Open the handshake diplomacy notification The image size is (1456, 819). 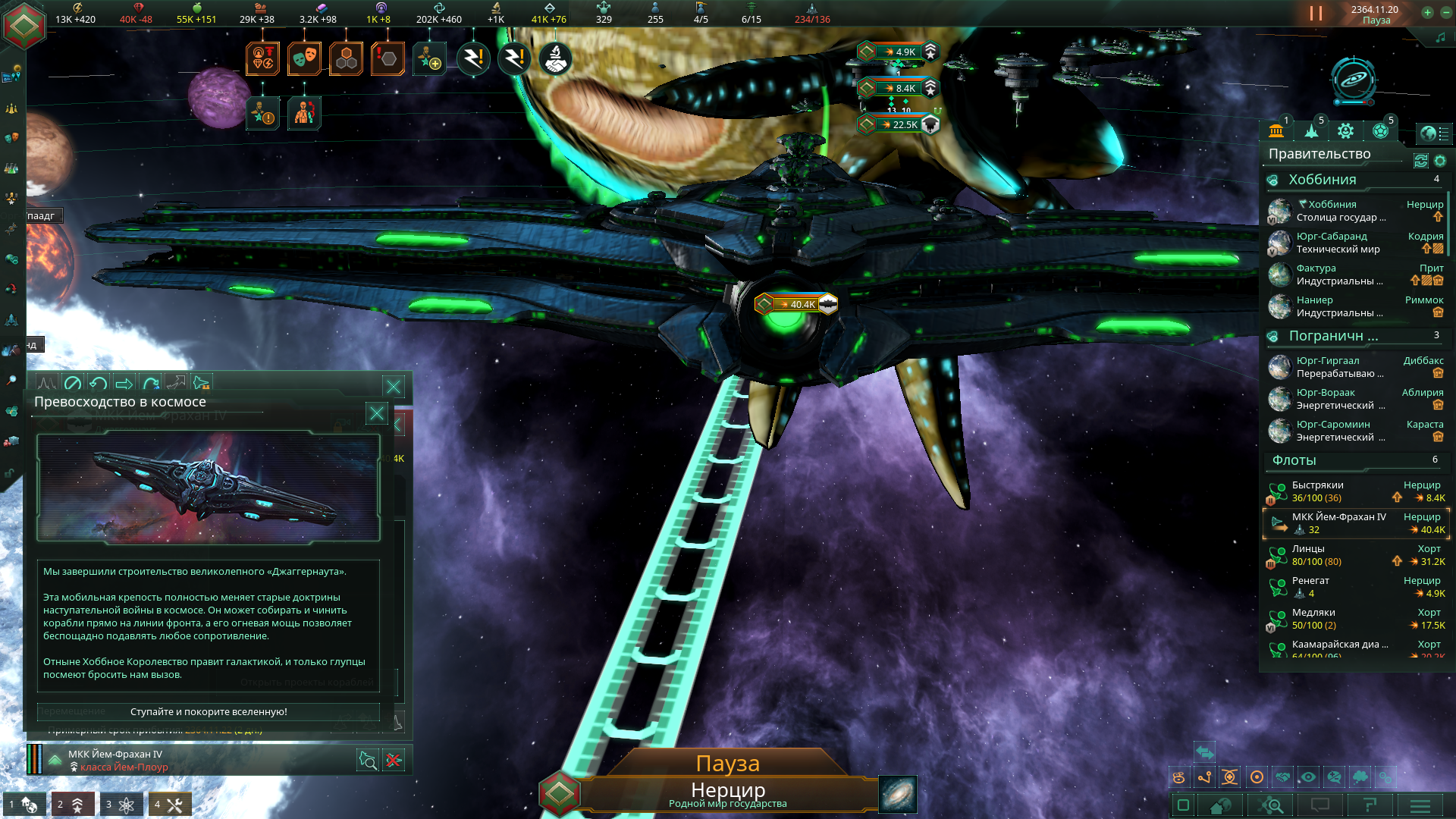tap(556, 58)
